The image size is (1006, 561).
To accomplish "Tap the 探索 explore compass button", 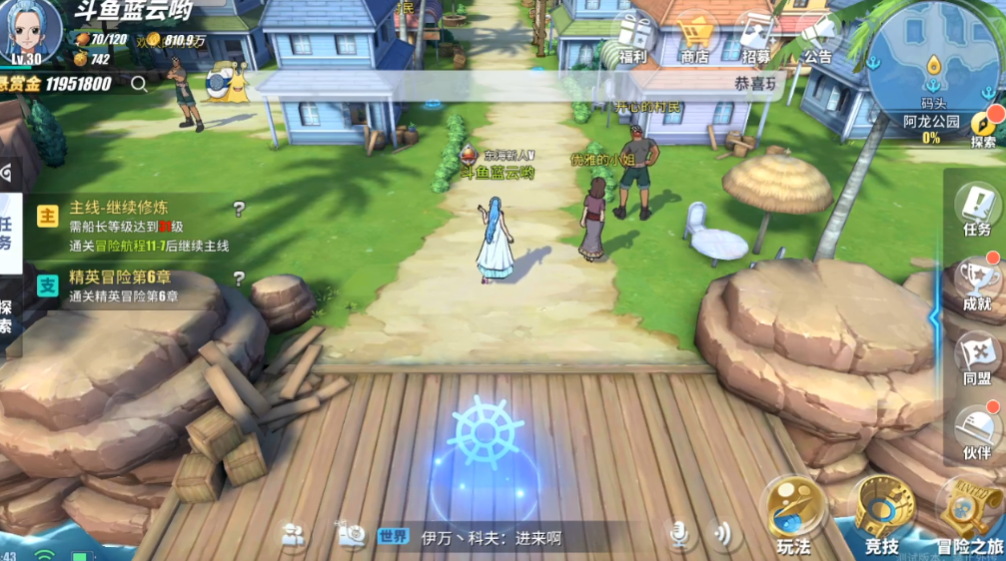I will [x=983, y=124].
